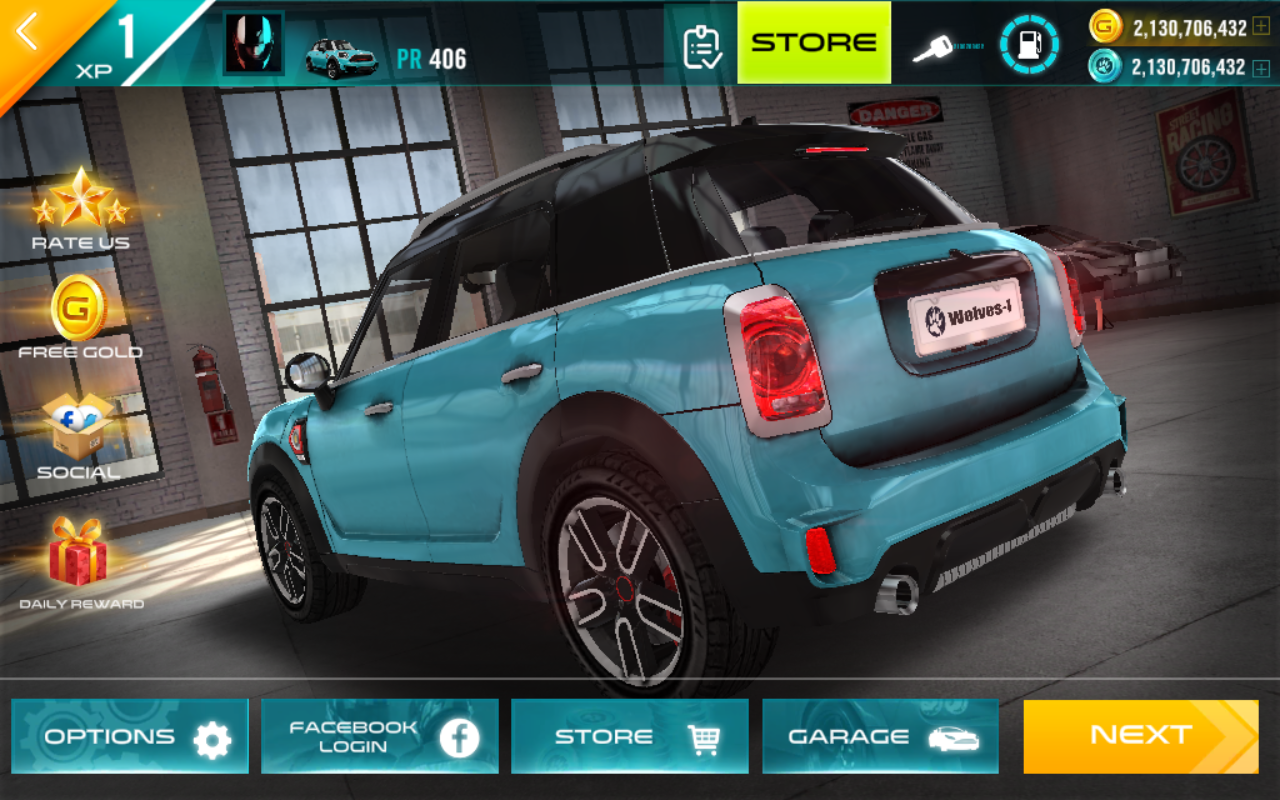
Task: Log in with Facebook
Action: click(x=380, y=737)
